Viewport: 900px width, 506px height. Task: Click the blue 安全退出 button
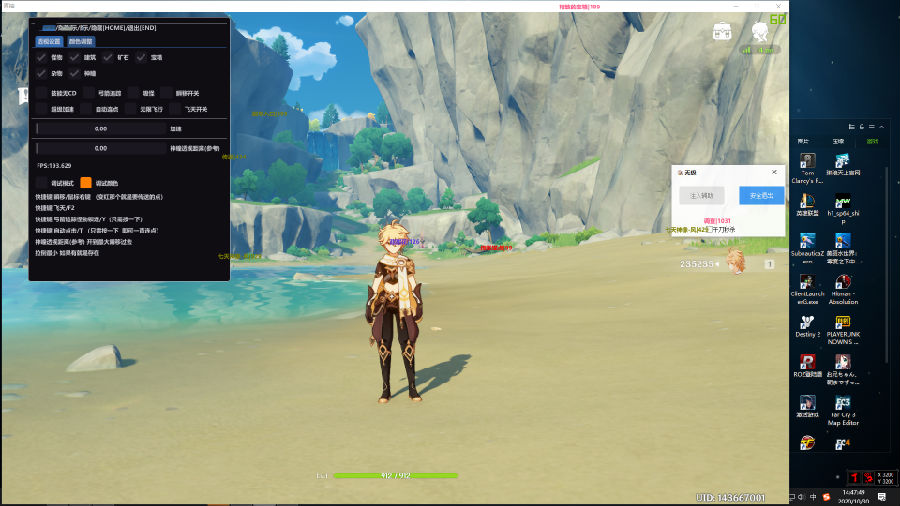[x=761, y=196]
